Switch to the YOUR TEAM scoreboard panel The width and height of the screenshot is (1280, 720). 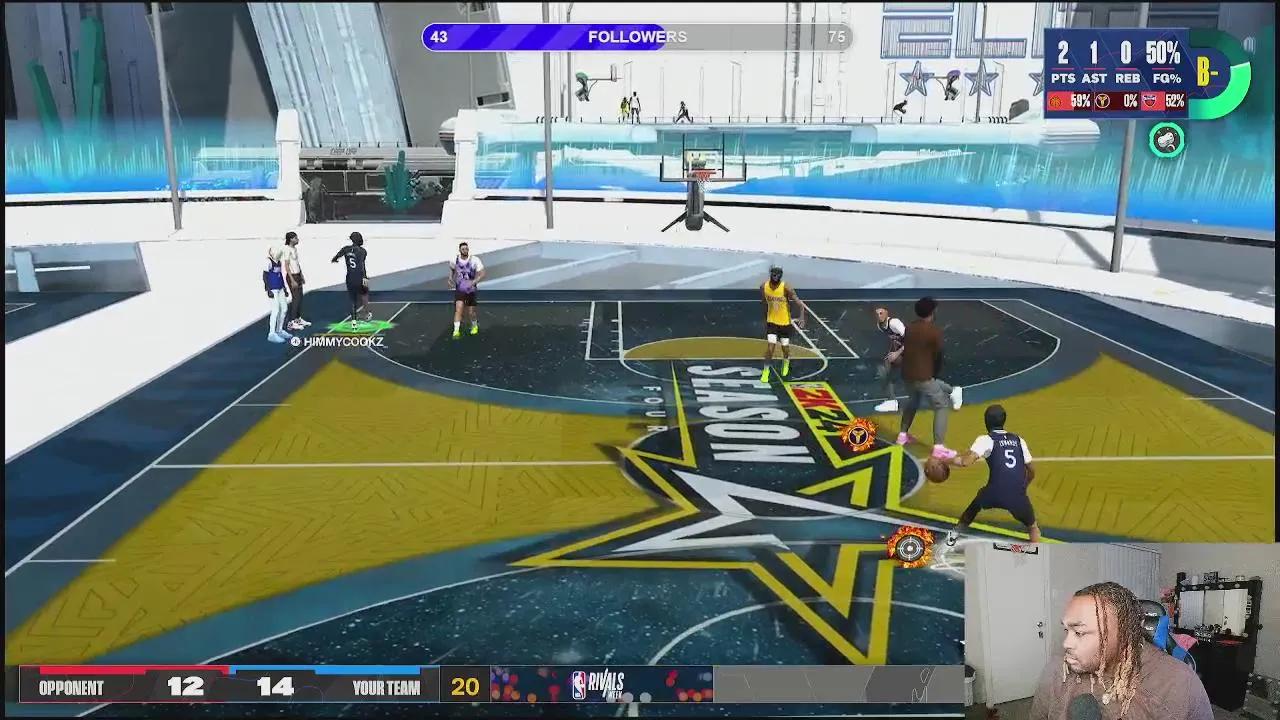click(385, 687)
